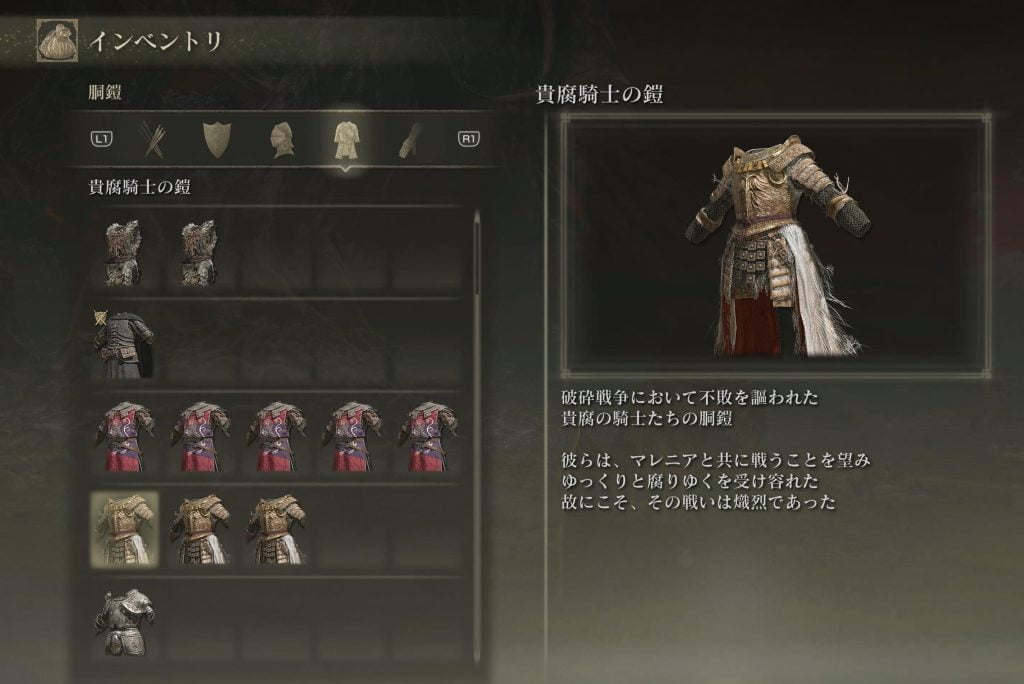Select the chest armor category tab
This screenshot has width=1024, height=684.
346,140
